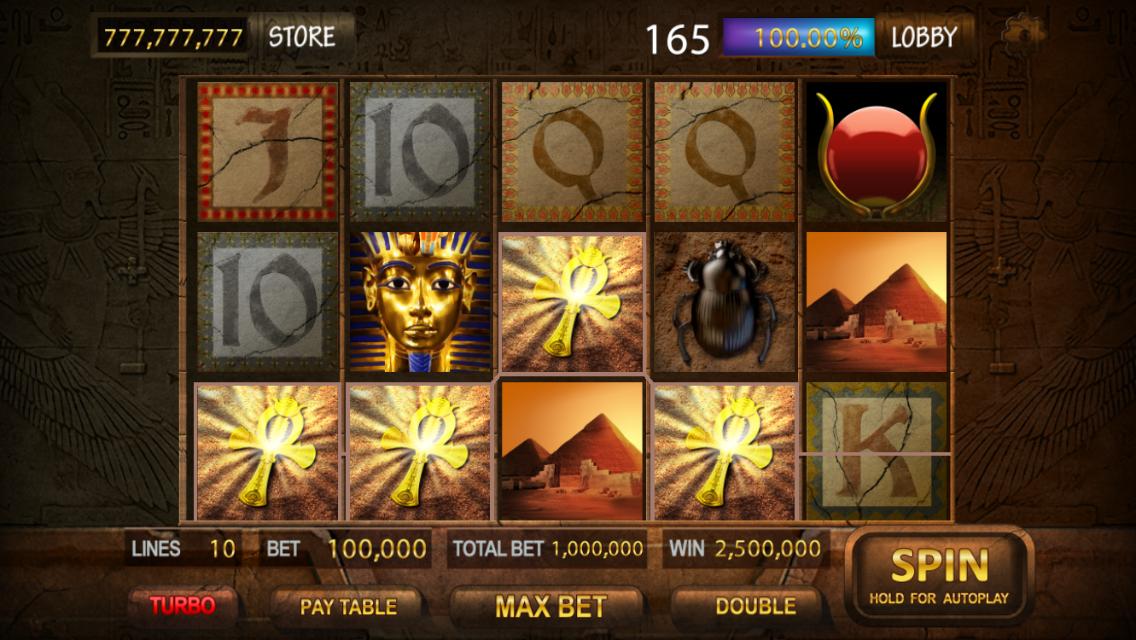Viewport: 1136px width, 640px height.
Task: Adjust the BET amount per line
Action: tap(346, 548)
